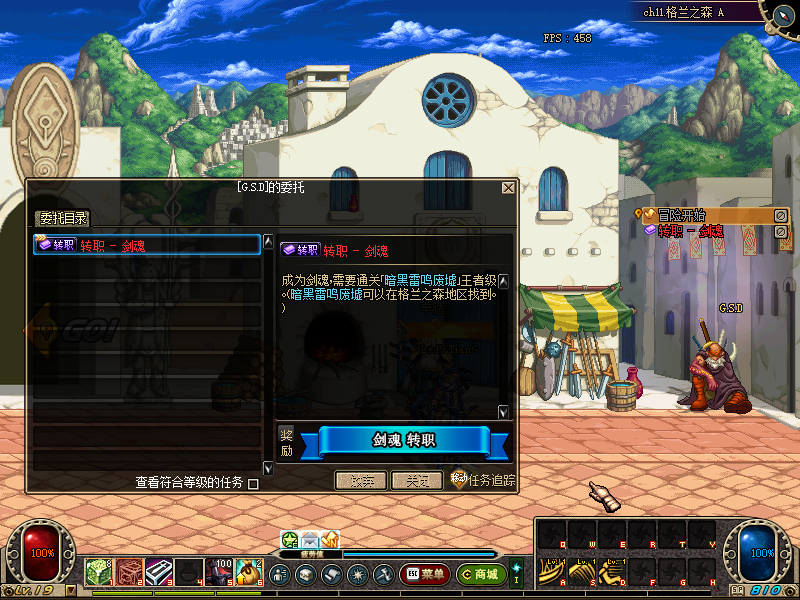The width and height of the screenshot is (800, 600).
Task: Click the golden figure hotbar item
Action: pyautogui.click(x=250, y=571)
